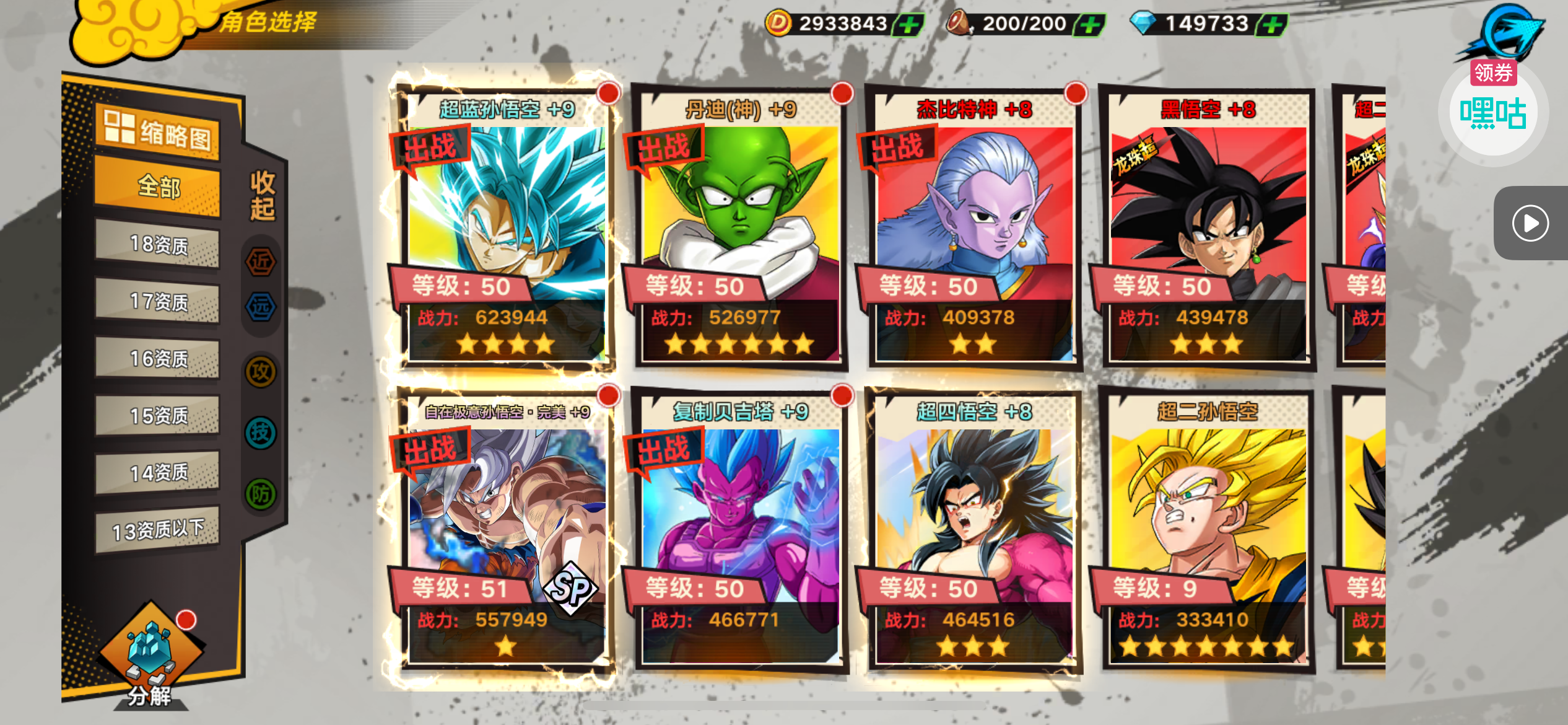Toggle the 攻 attack type filter
Viewport: 1568px width, 725px height.
[261, 372]
